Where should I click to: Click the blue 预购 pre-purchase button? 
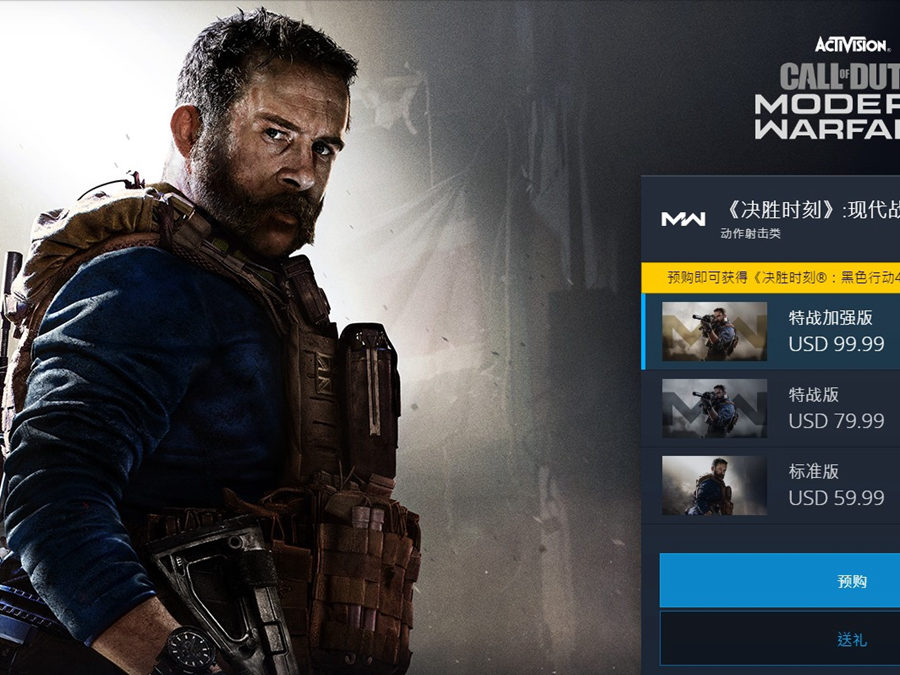[780, 581]
